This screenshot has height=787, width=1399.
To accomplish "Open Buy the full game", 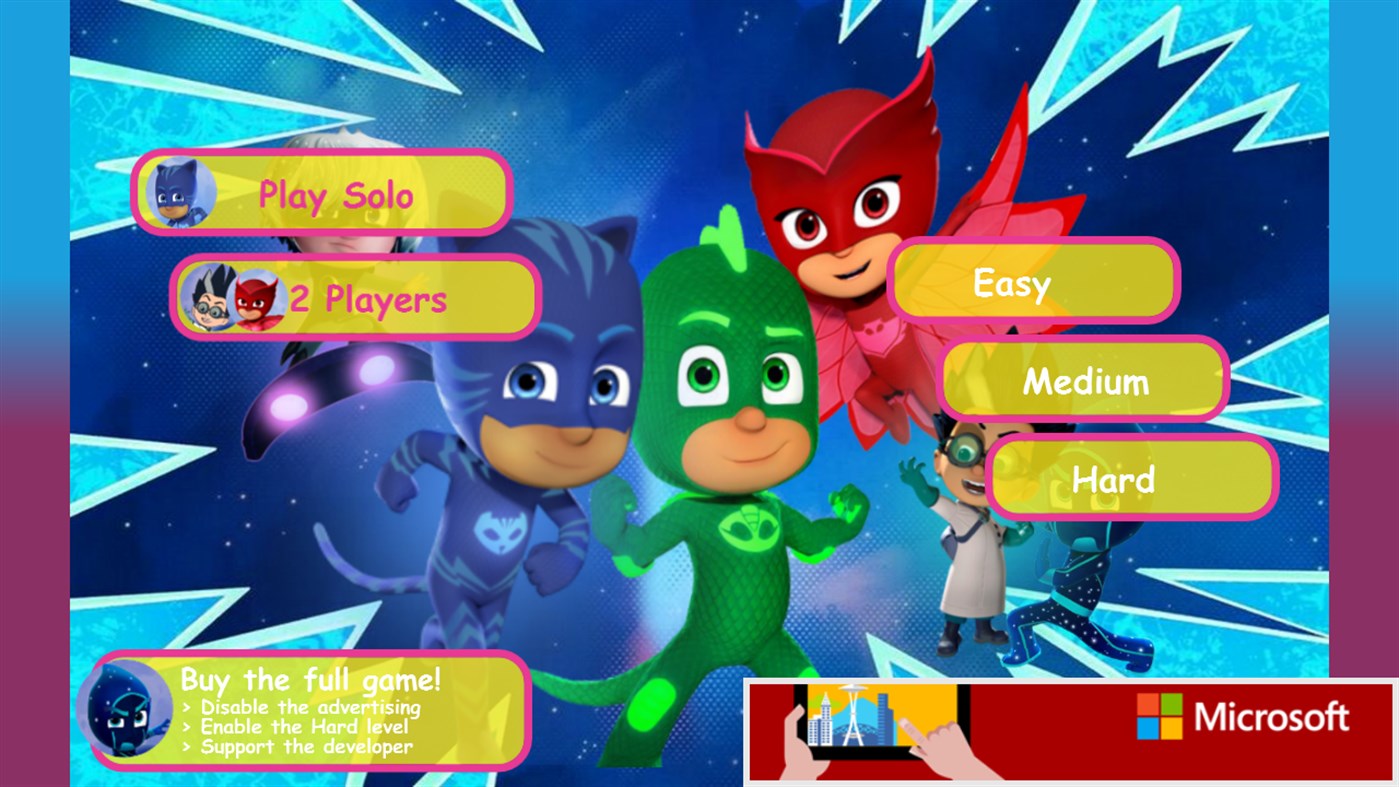I will pyautogui.click(x=310, y=679).
